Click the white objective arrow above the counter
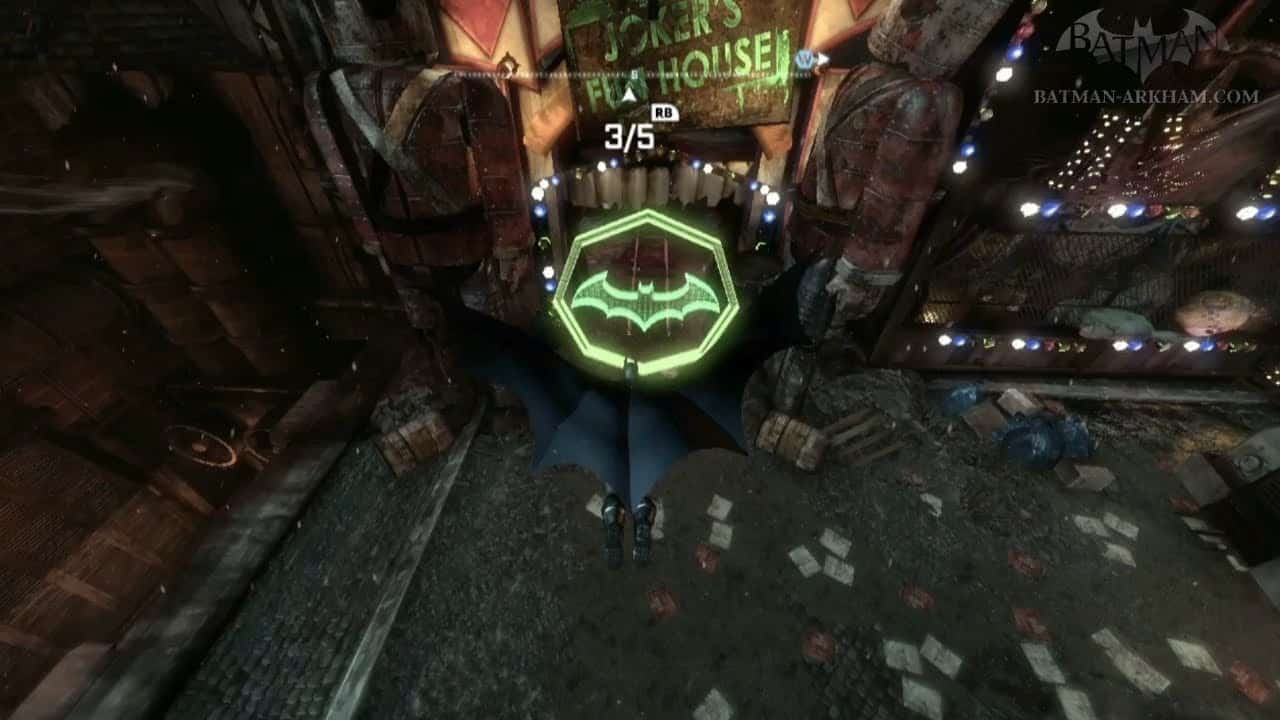The image size is (1280, 720). (628, 92)
